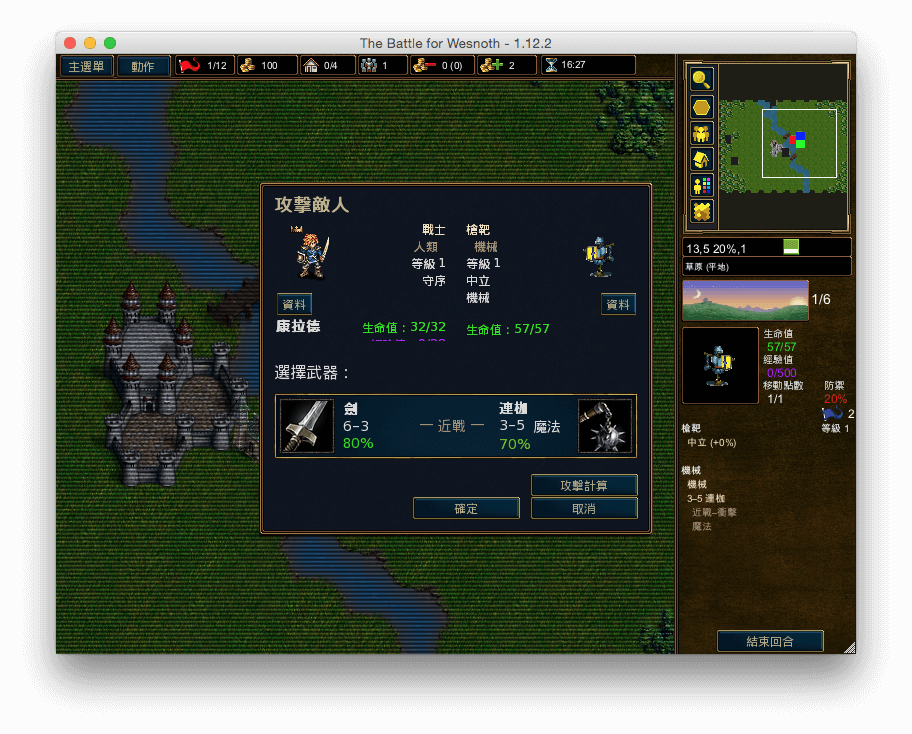912x734 pixels.
Task: Minimize the Wesnoth window
Action: 90,43
